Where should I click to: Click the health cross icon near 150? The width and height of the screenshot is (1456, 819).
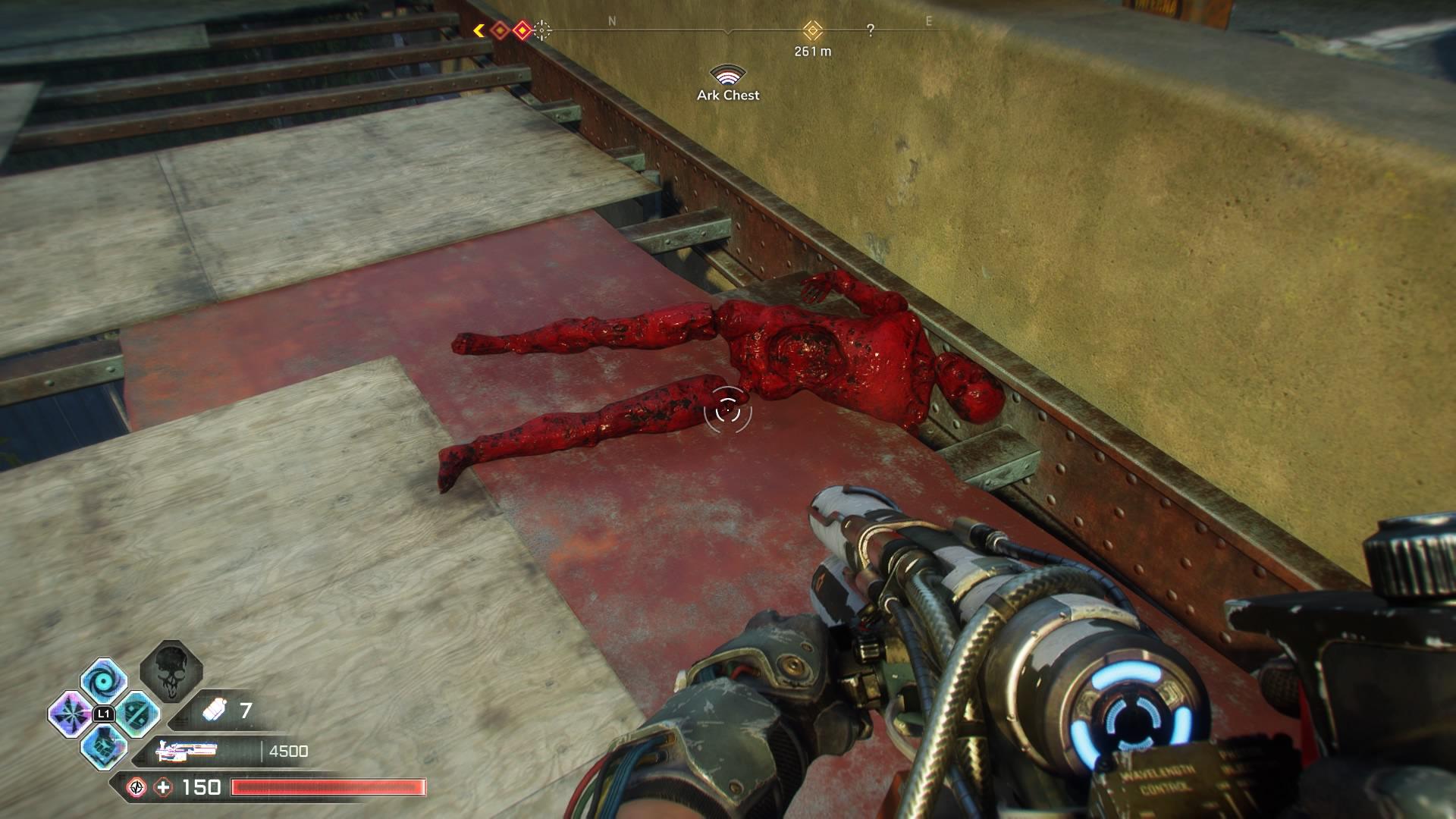[162, 789]
